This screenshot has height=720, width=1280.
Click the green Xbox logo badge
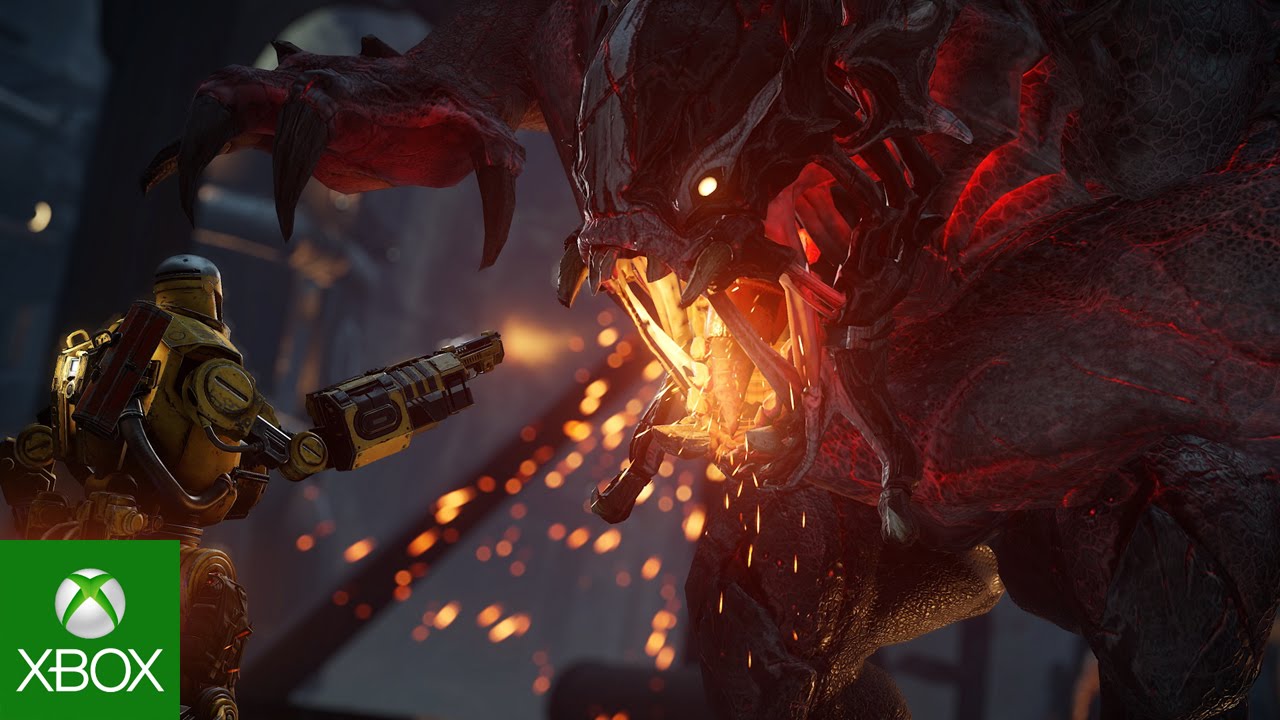[x=89, y=630]
